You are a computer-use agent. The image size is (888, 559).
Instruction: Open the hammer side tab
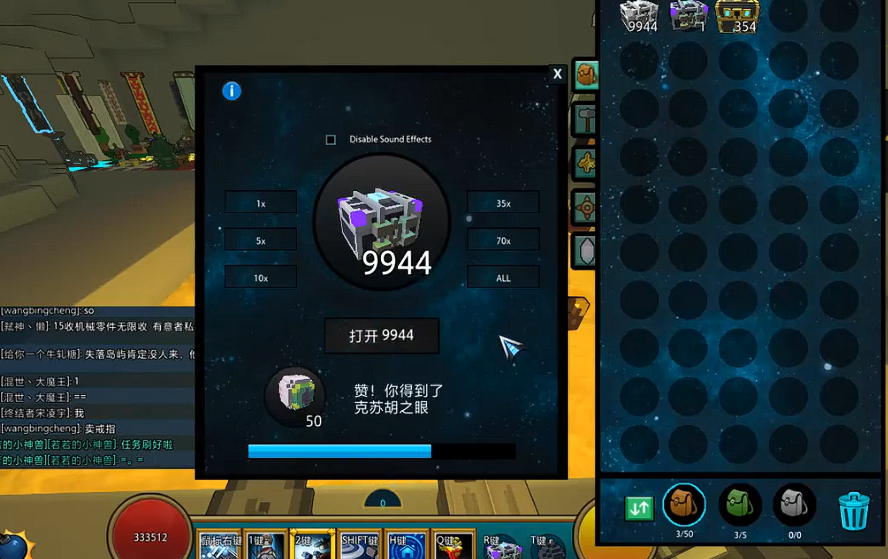pos(585,120)
